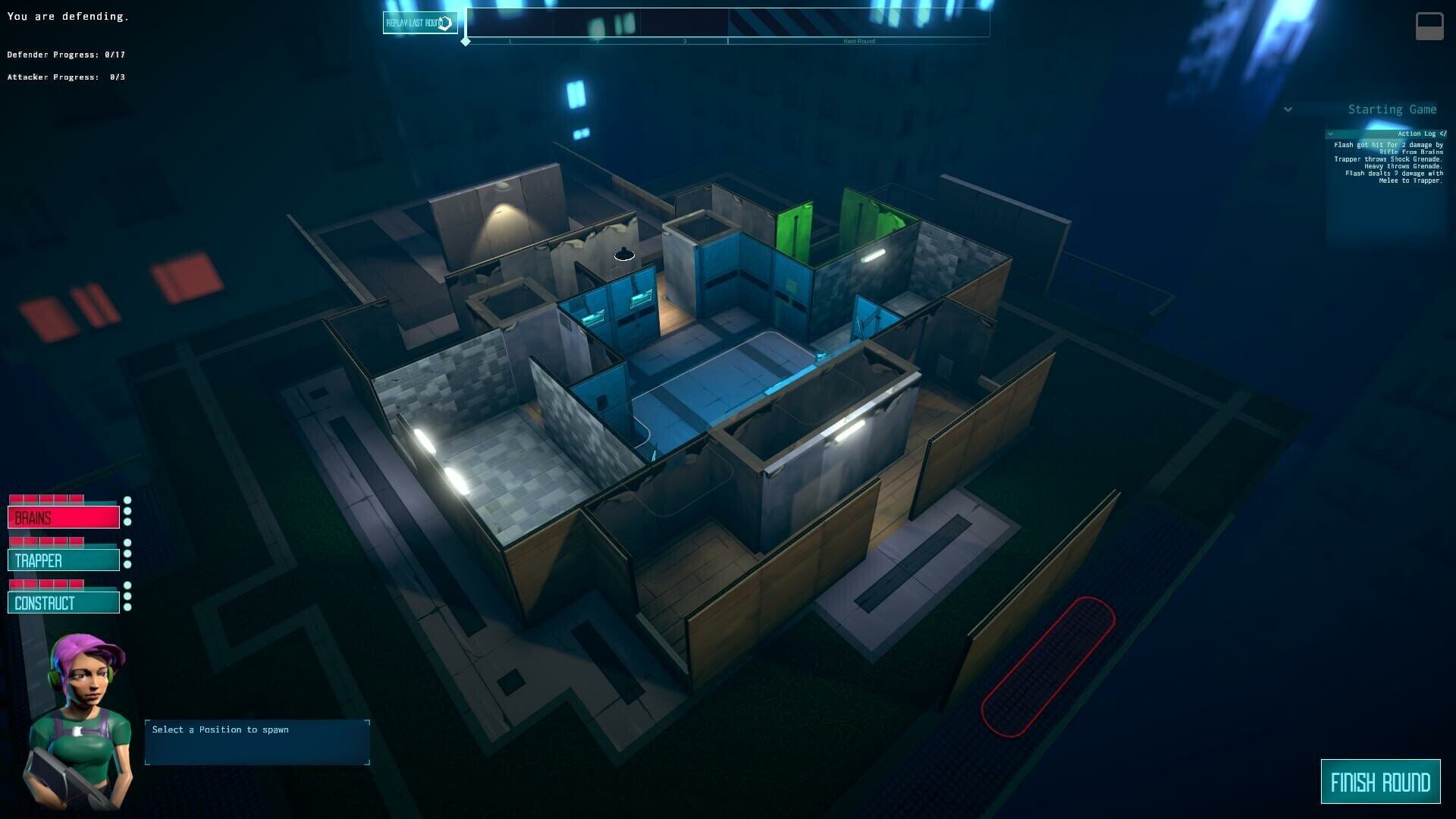Image resolution: width=1456 pixels, height=819 pixels.
Task: Select the Construct character panel
Action: [x=64, y=602]
